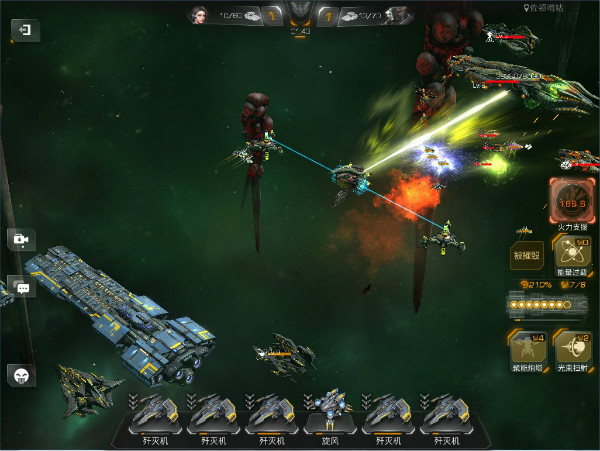Image resolution: width=600 pixels, height=451 pixels.
Task: Click the enemy commander portrait at top
Action: [399, 15]
